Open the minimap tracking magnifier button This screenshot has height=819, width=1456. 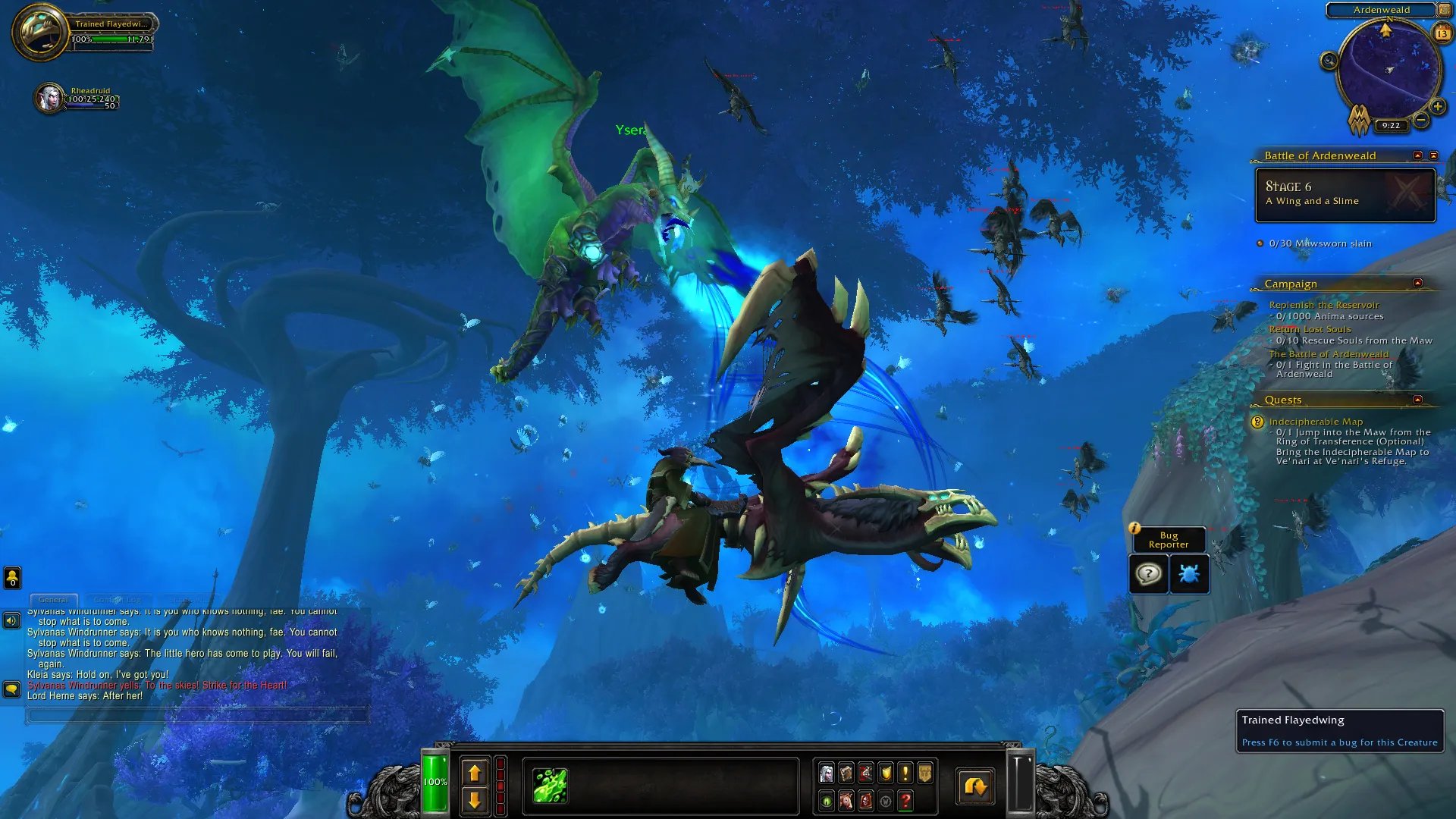1329,61
